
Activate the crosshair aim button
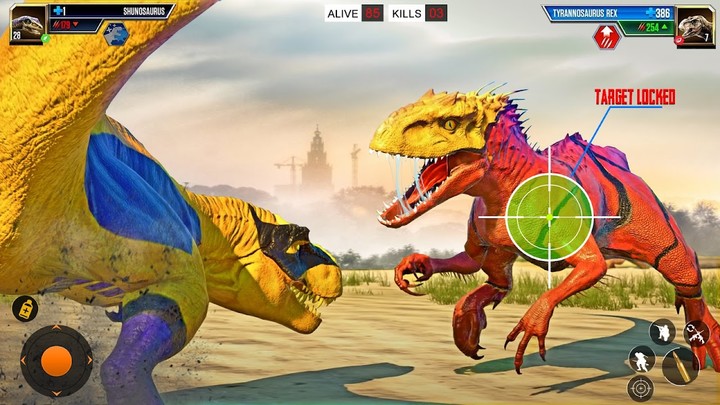638,388
